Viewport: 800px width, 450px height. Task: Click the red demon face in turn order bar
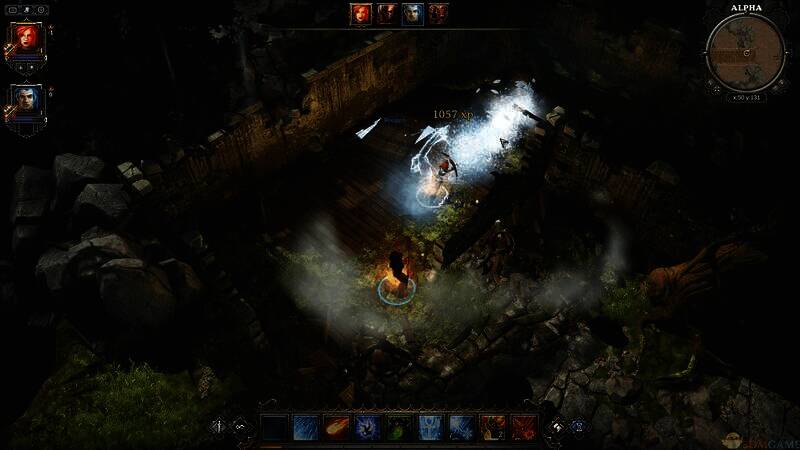(438, 14)
